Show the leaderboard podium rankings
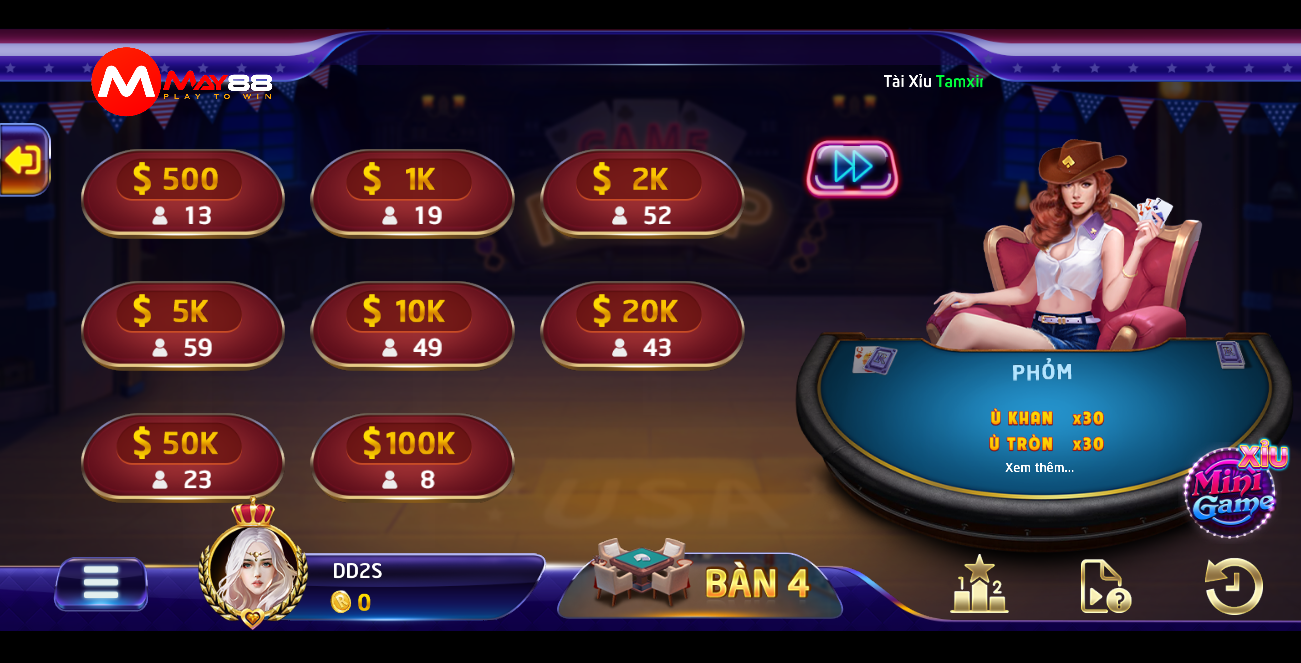 click(978, 584)
